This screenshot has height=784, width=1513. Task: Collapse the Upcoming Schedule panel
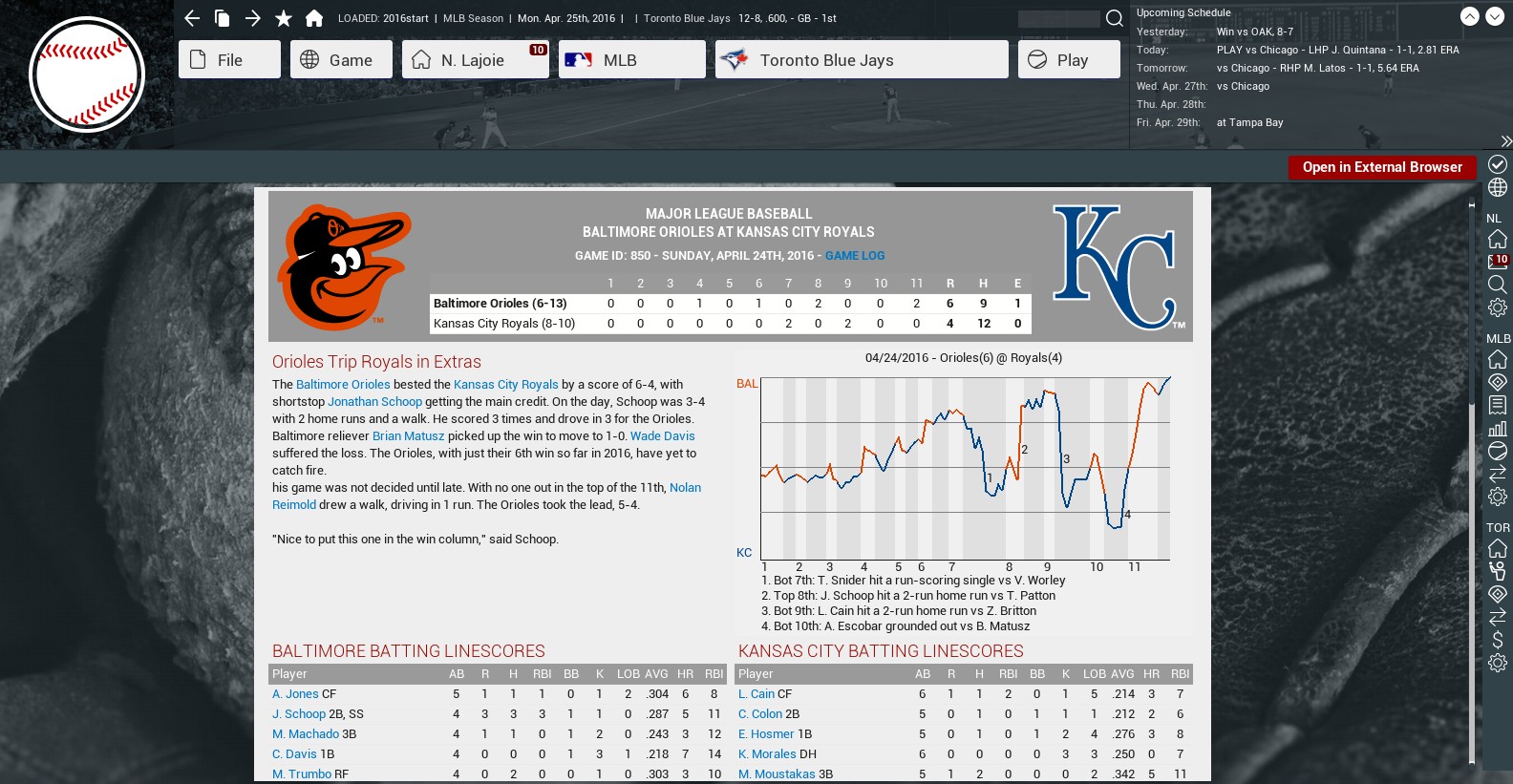(x=1470, y=16)
